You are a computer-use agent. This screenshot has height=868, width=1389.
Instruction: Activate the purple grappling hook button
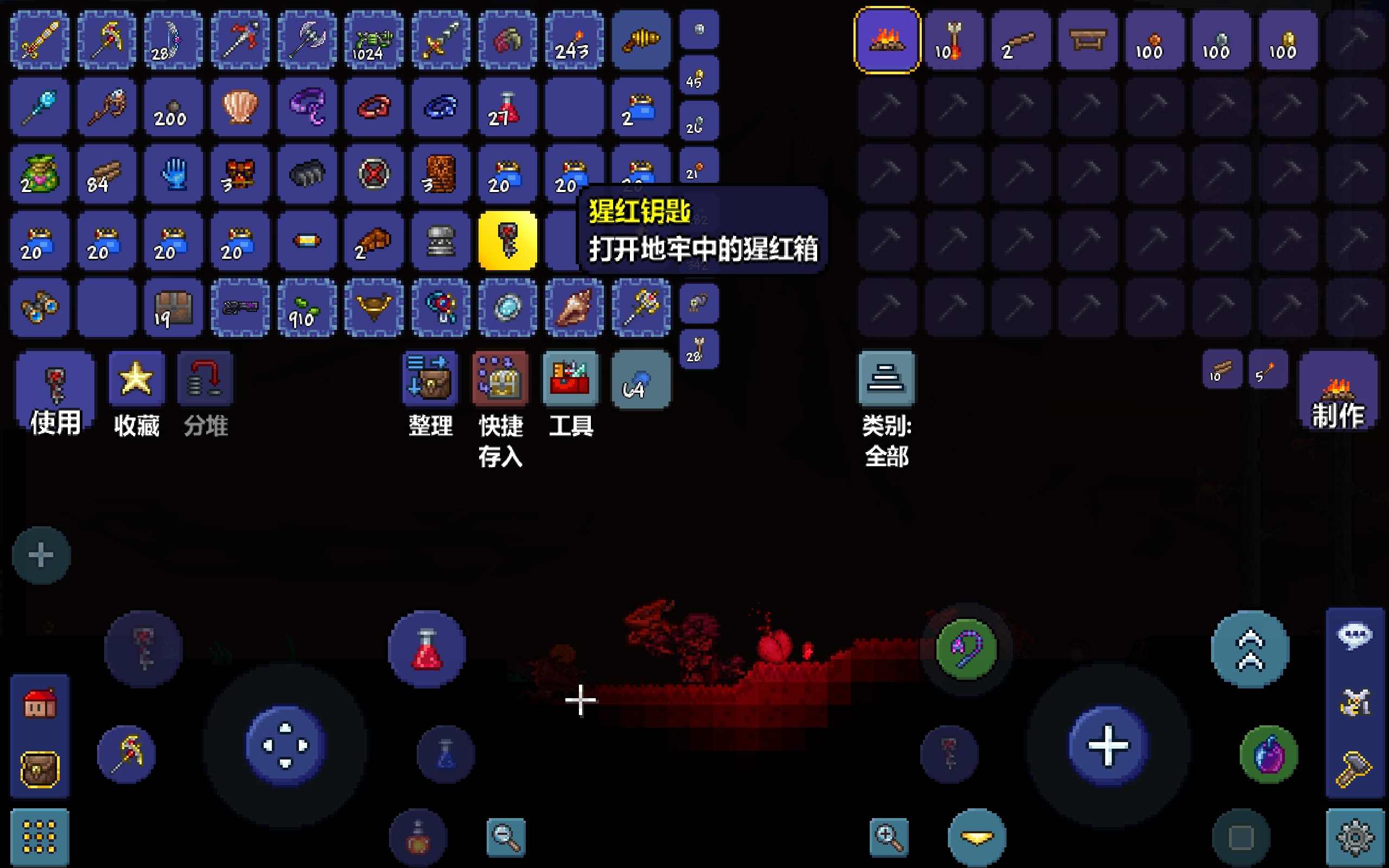(966, 649)
